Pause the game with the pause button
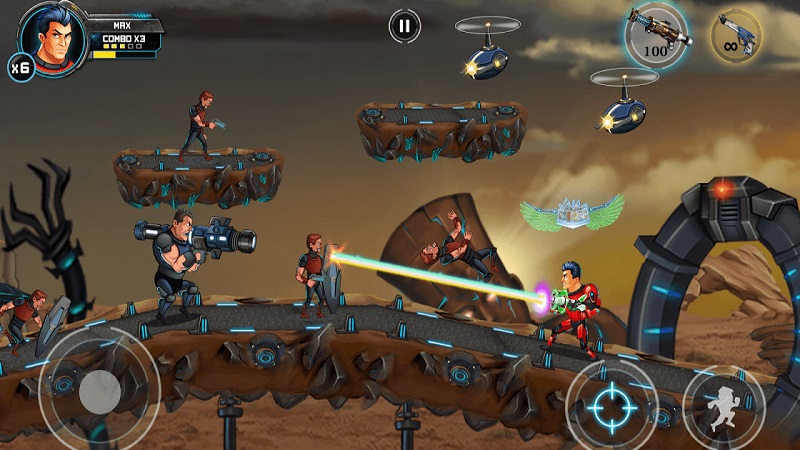The width and height of the screenshot is (800, 450). 404,26
